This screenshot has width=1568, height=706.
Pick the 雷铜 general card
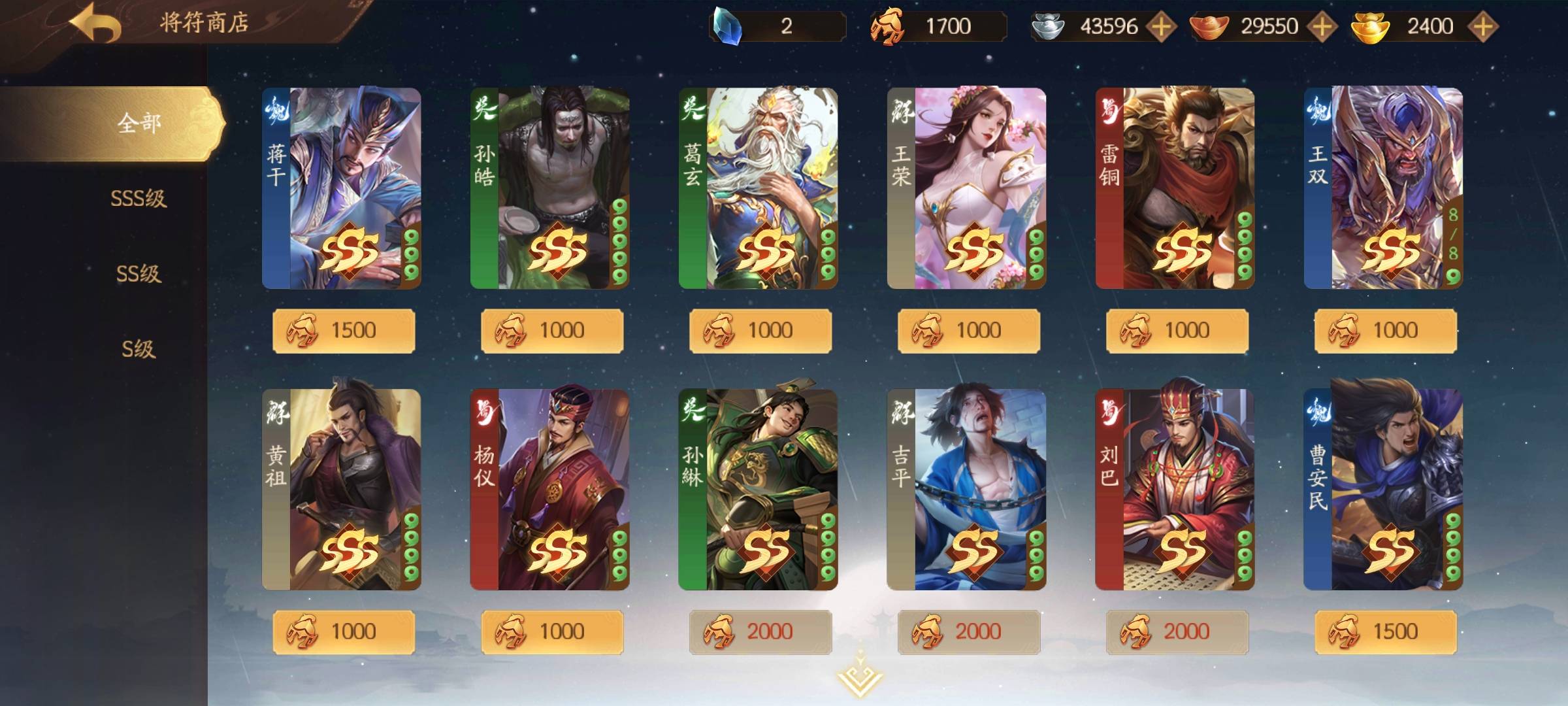pyautogui.click(x=1175, y=188)
